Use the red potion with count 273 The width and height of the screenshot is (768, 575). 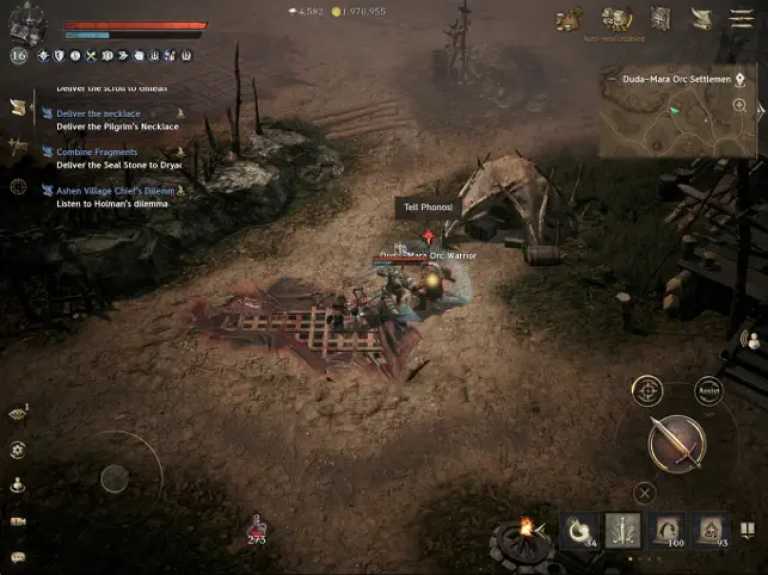(257, 527)
